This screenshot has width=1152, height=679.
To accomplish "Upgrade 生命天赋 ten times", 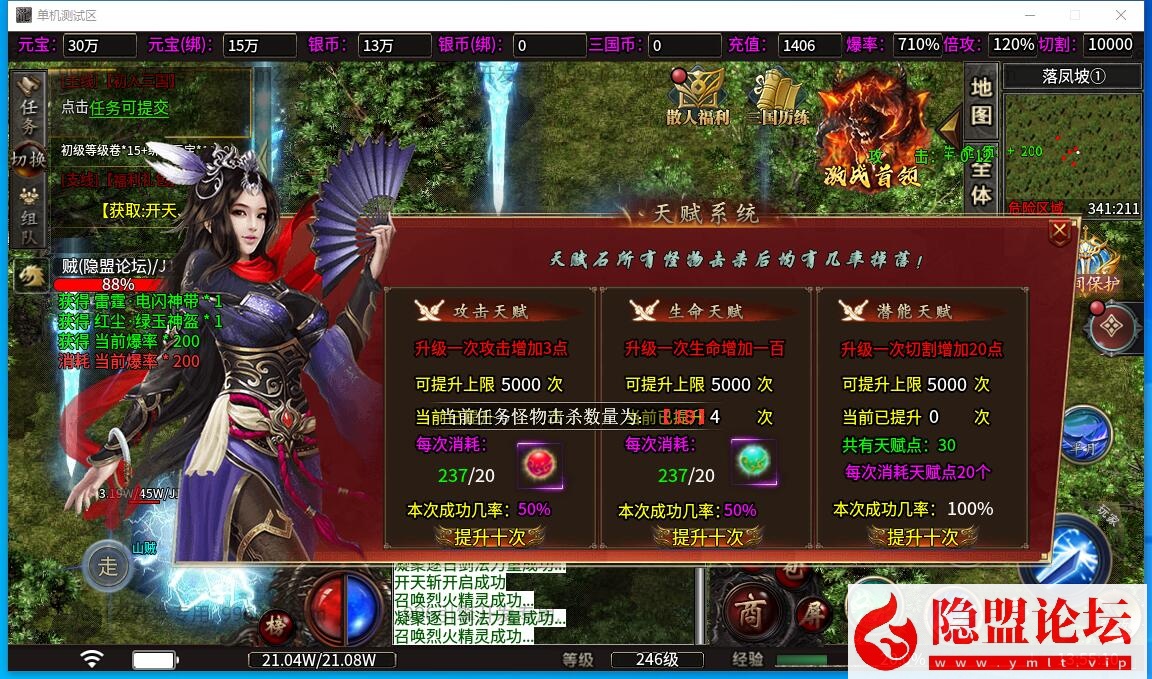I will [707, 537].
